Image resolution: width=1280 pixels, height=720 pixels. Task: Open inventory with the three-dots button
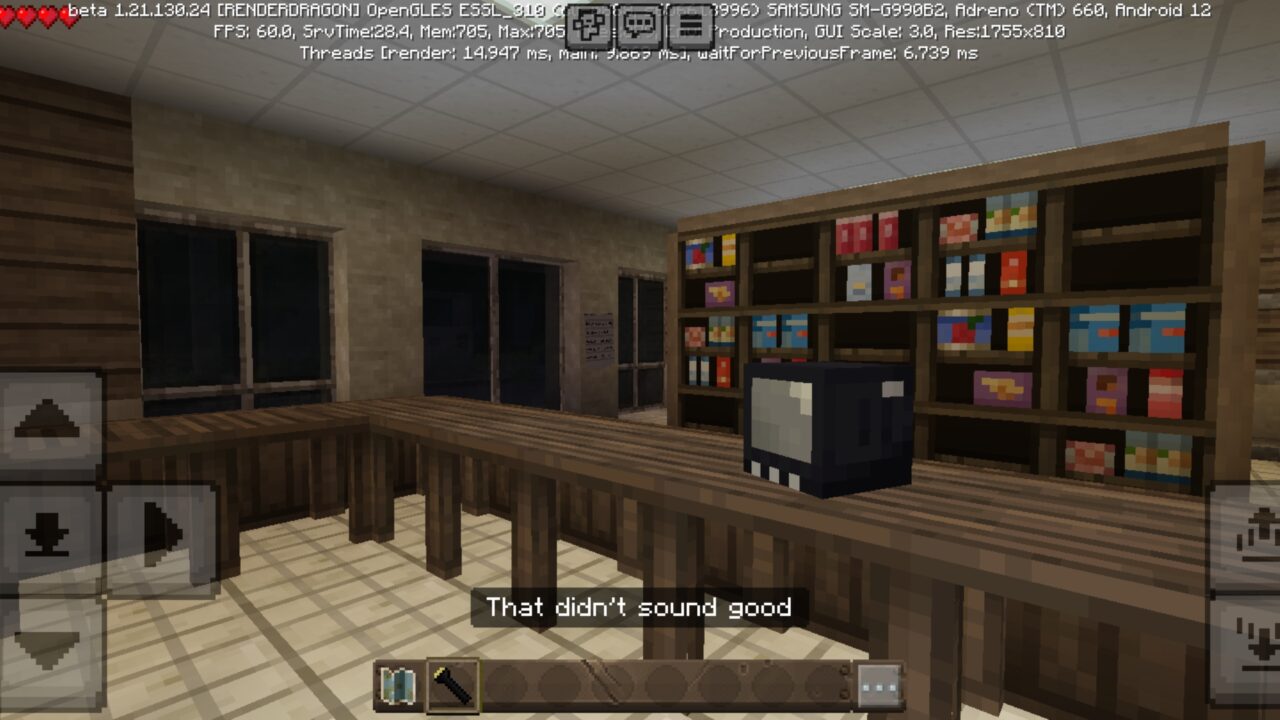879,686
